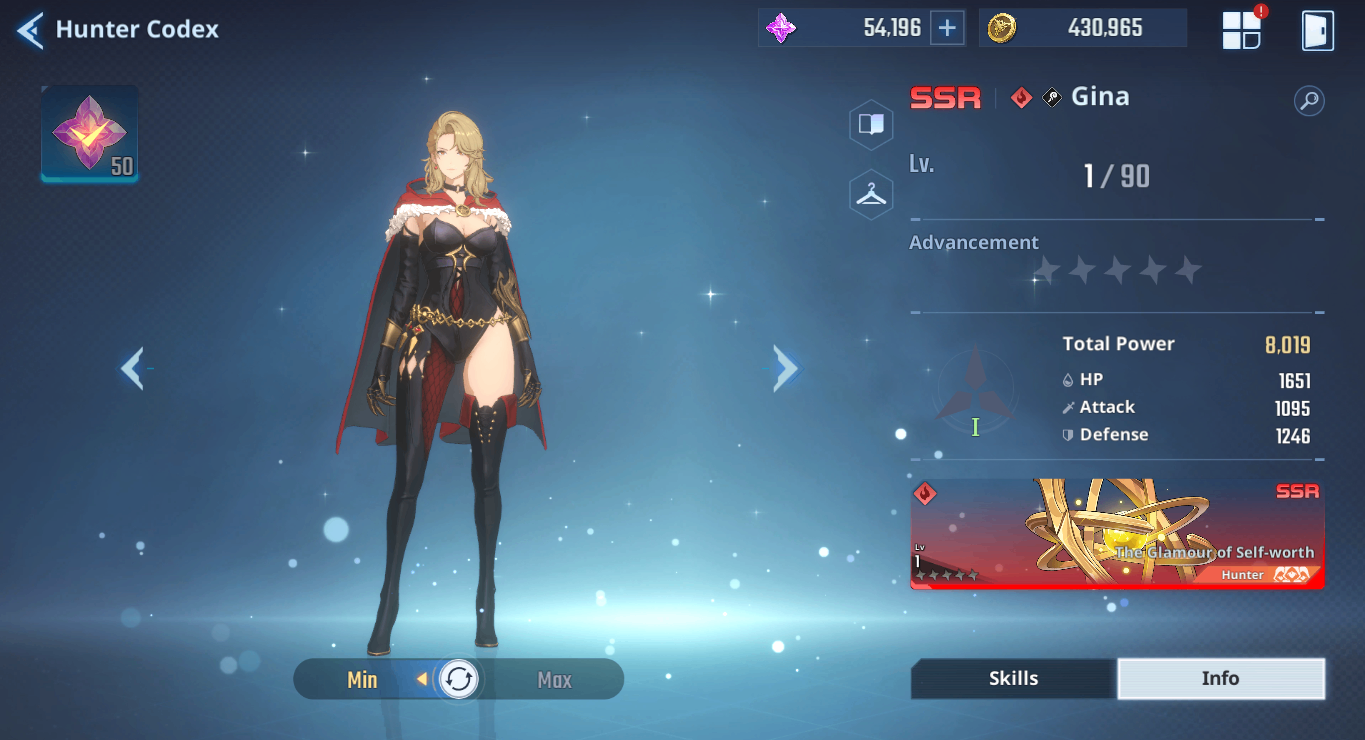Click the magnifier icon next to Gina
1365x740 pixels.
(x=1308, y=100)
